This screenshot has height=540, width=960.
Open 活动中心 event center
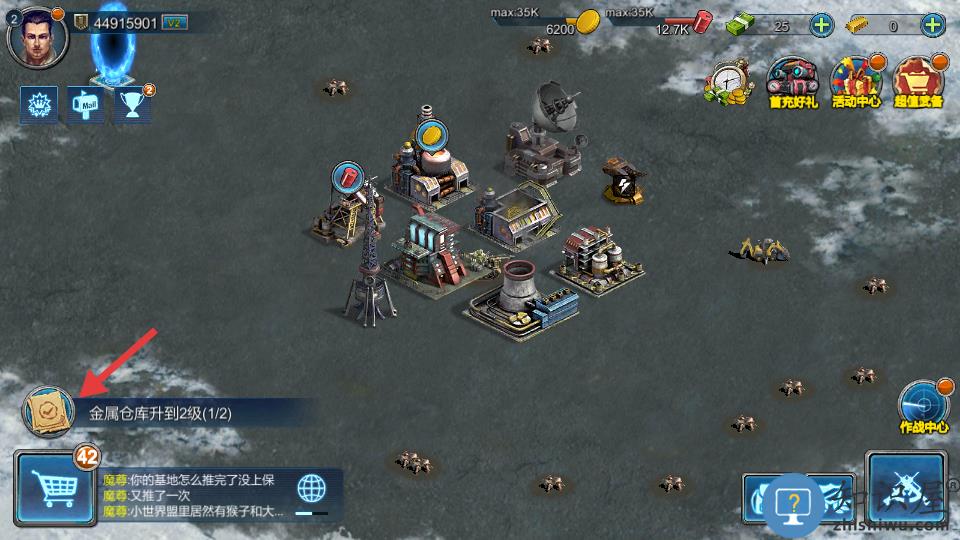click(855, 82)
